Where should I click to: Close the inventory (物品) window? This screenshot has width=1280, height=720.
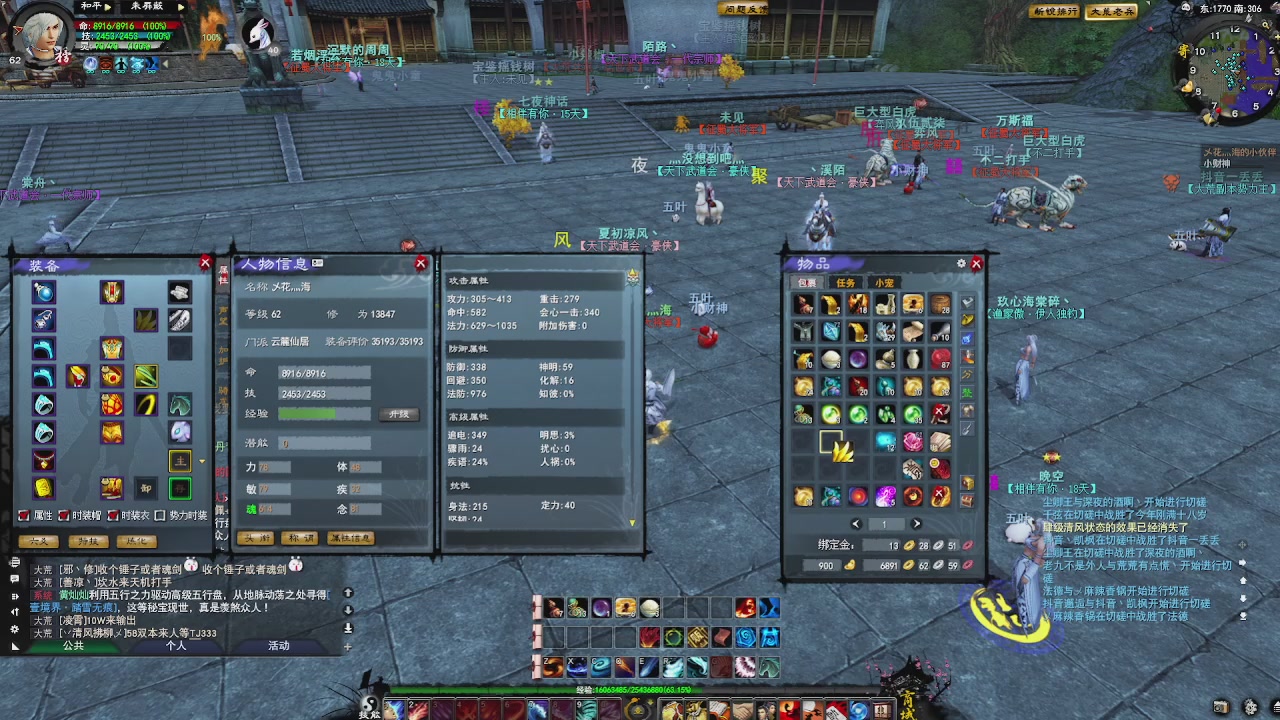click(x=977, y=264)
